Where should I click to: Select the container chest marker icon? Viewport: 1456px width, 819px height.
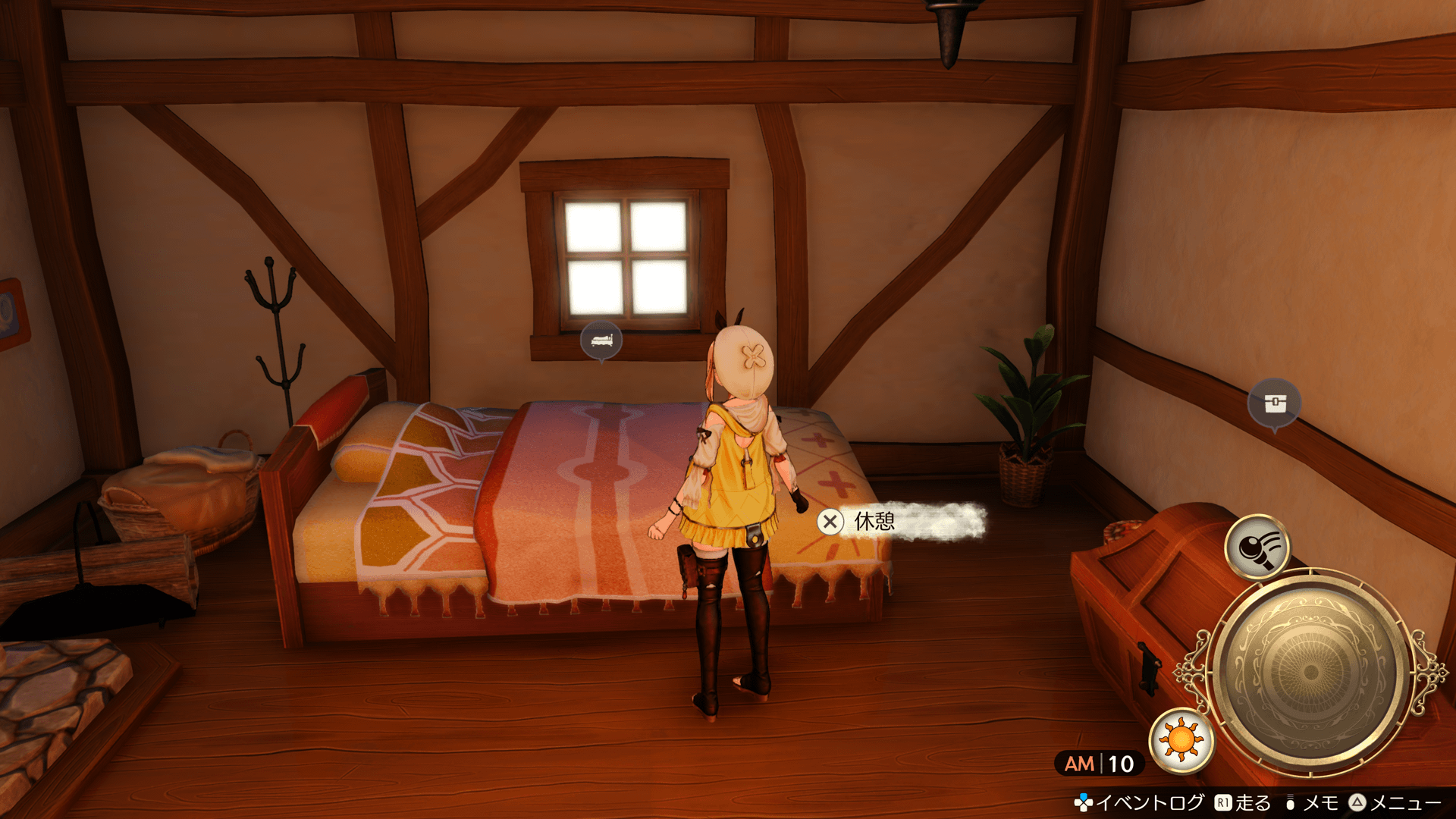point(1275,403)
